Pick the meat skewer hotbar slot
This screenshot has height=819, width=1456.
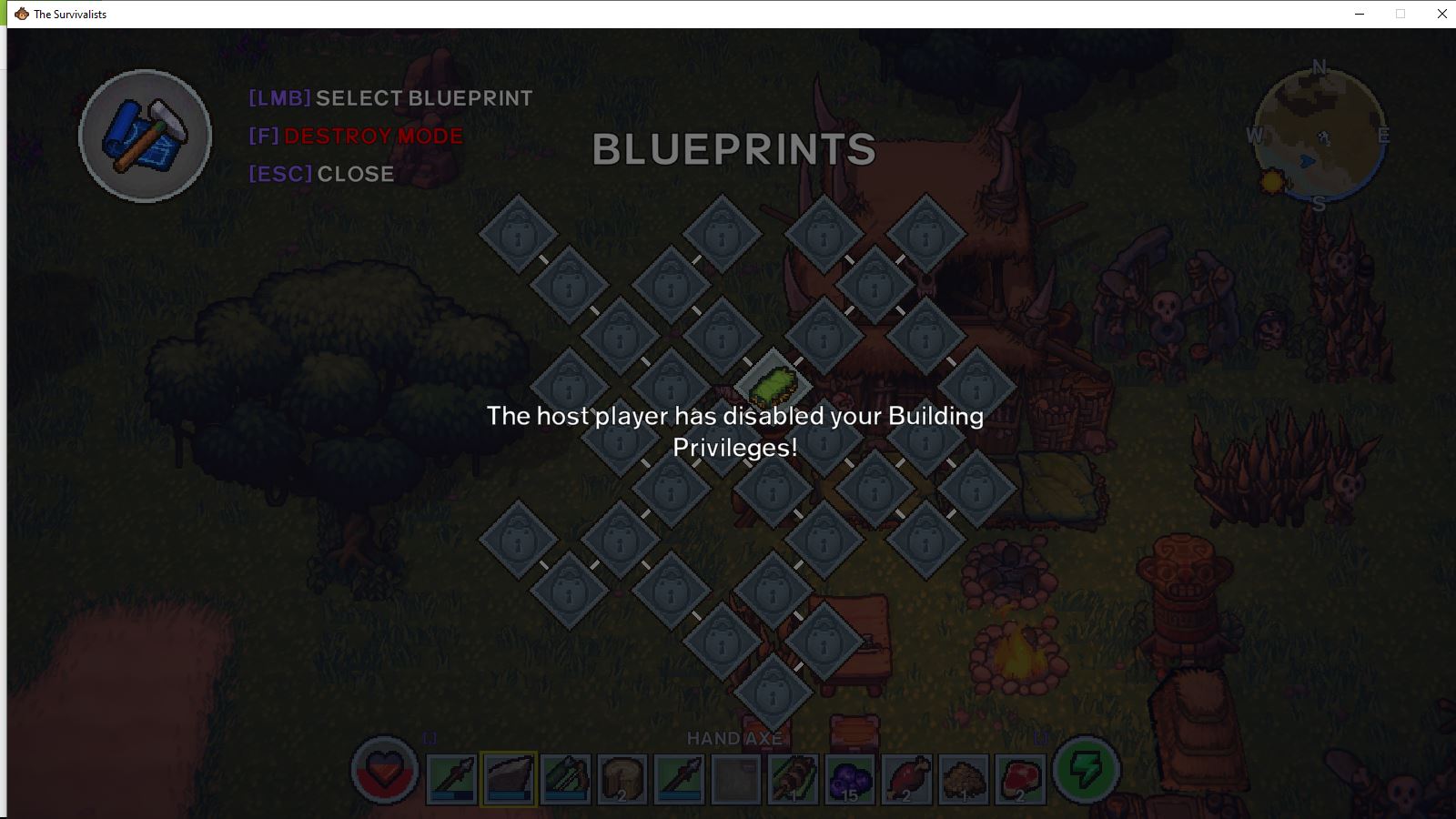tap(793, 779)
